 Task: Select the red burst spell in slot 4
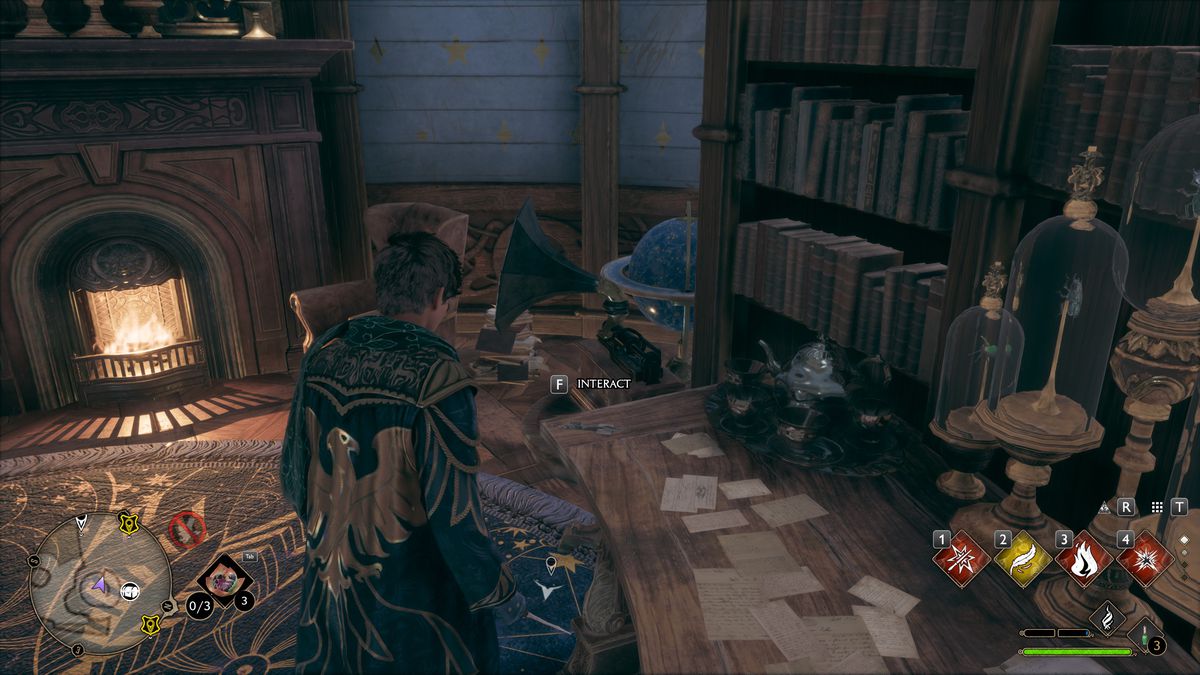[x=1145, y=559]
